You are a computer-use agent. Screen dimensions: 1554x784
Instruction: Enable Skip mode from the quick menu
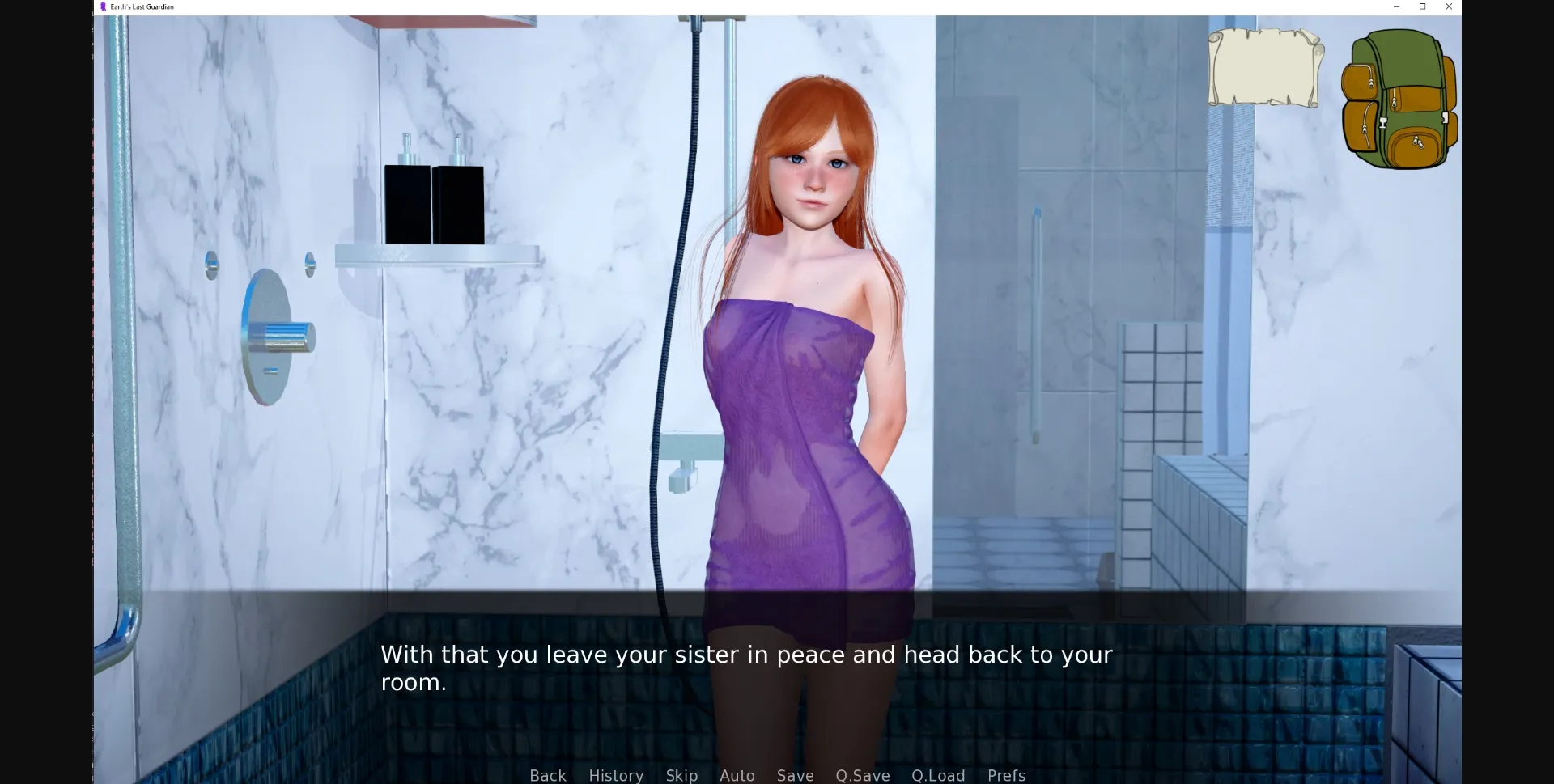click(681, 775)
